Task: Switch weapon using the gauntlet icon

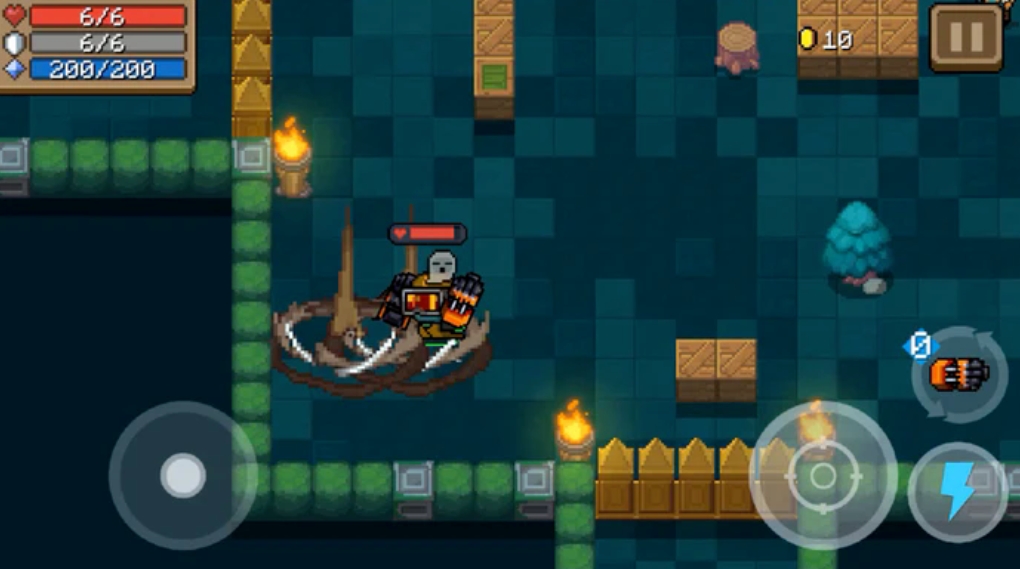Action: click(x=959, y=374)
